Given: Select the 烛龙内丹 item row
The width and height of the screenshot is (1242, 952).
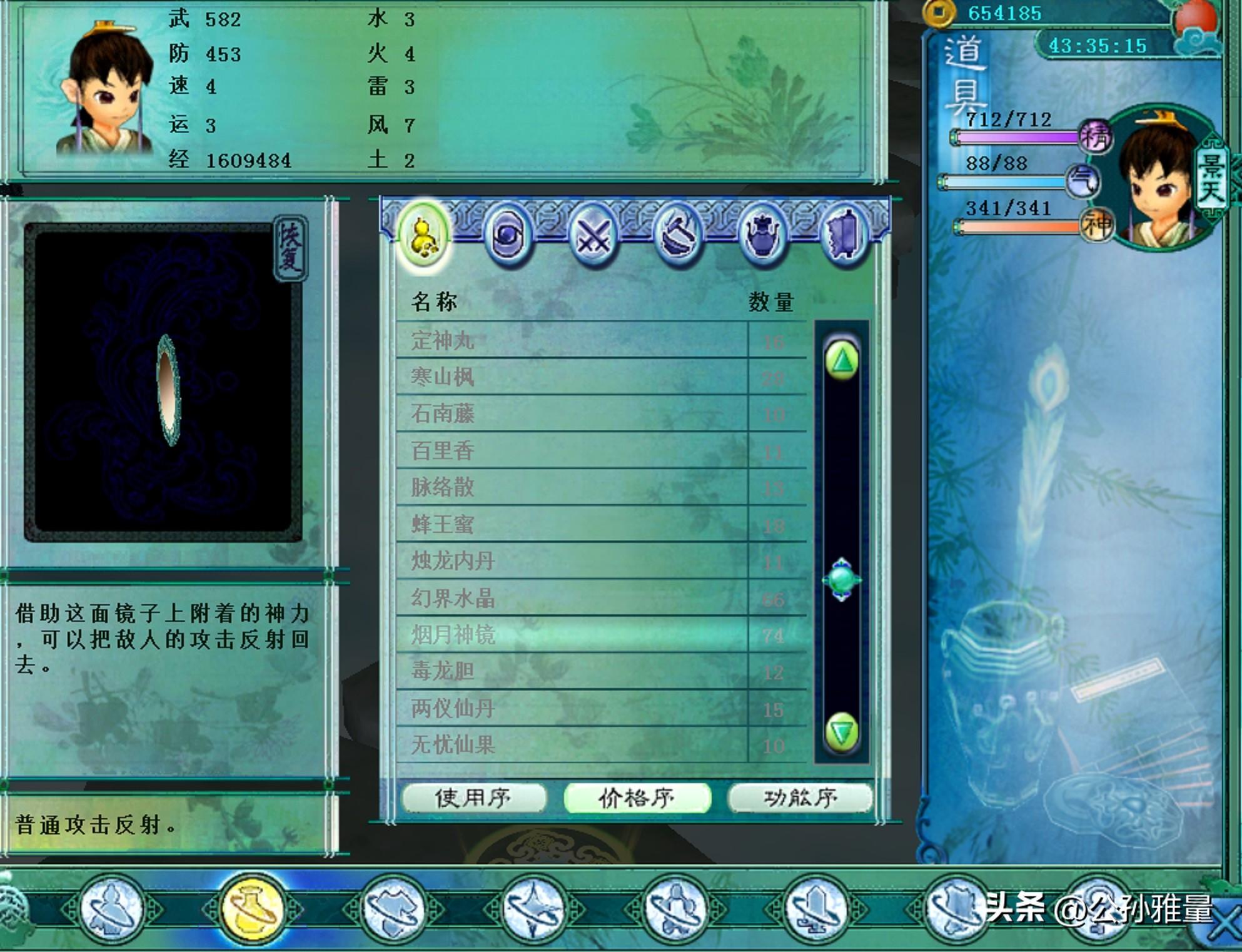Looking at the screenshot, I should click(x=569, y=561).
